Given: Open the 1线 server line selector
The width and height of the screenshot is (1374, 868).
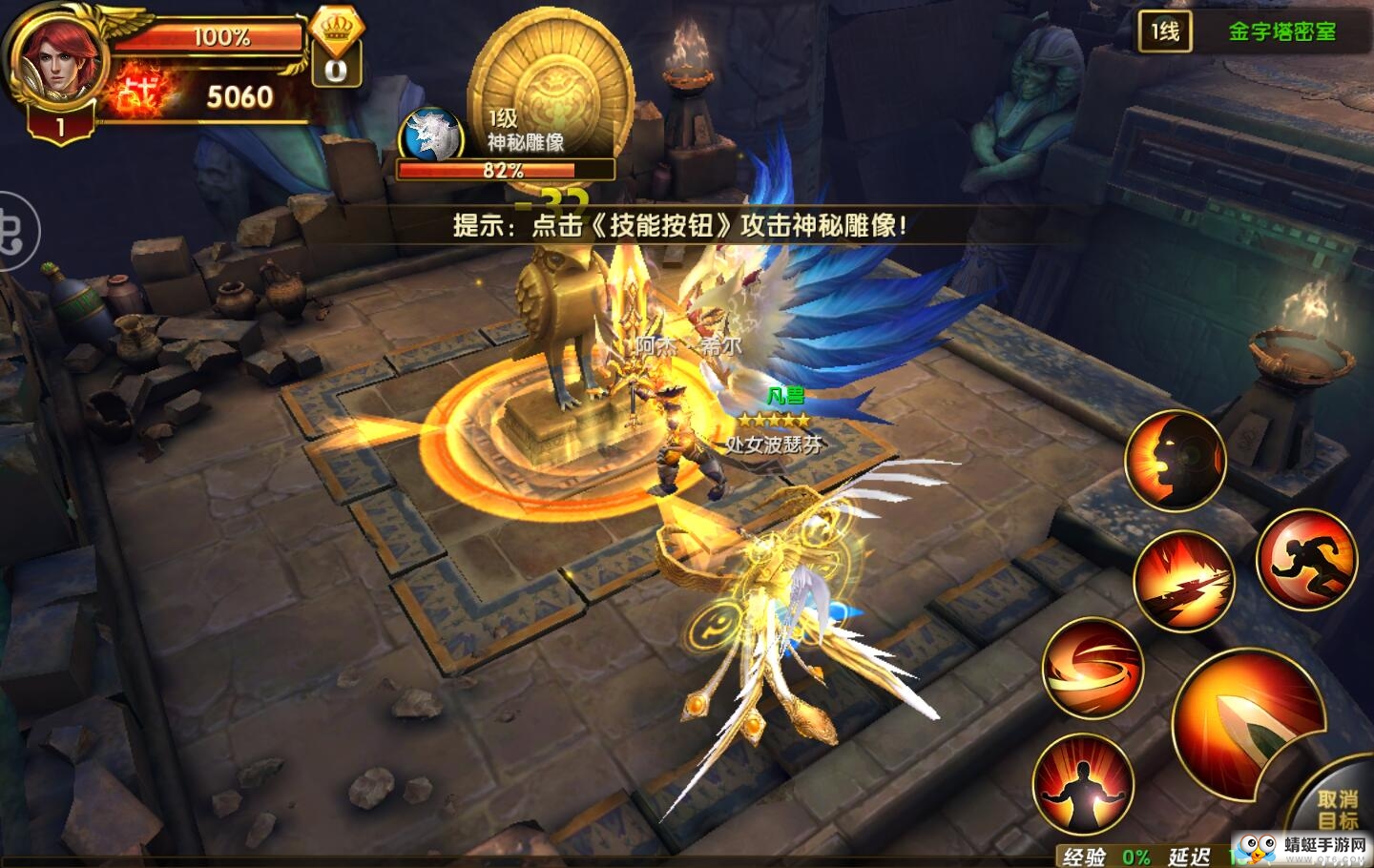Looking at the screenshot, I should 1164,31.
